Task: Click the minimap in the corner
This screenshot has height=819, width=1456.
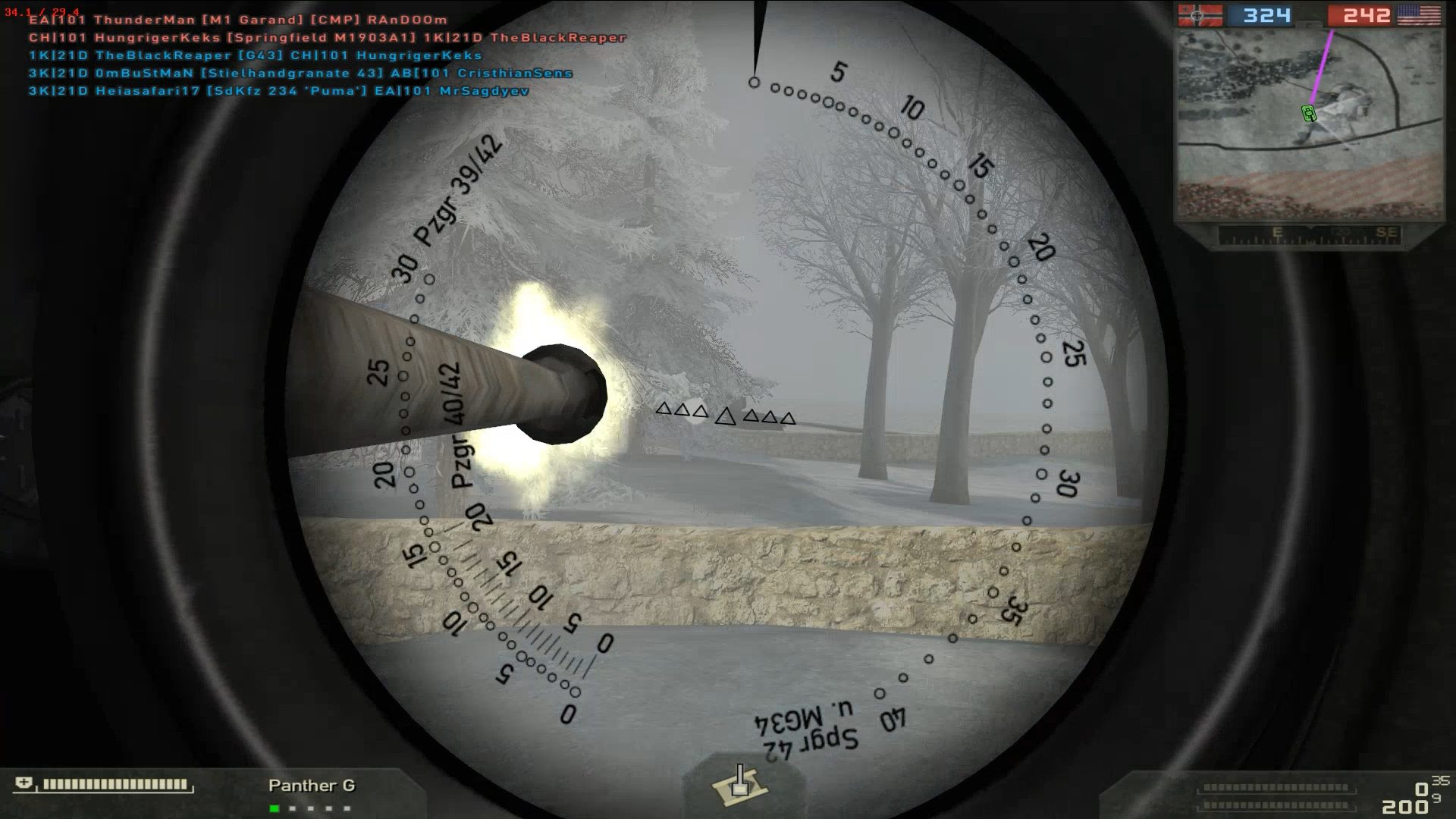Action: [1309, 125]
